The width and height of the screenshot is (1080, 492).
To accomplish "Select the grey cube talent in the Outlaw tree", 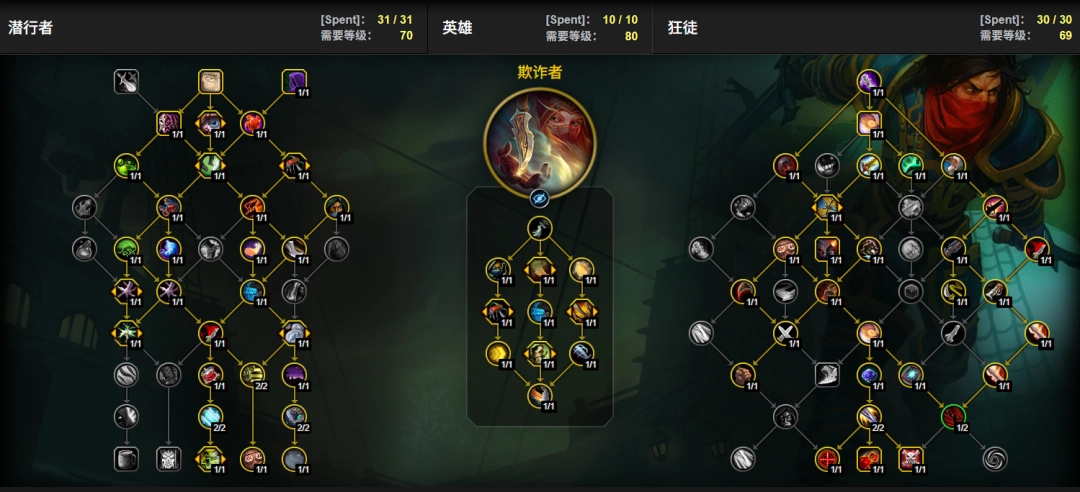I will [x=909, y=291].
